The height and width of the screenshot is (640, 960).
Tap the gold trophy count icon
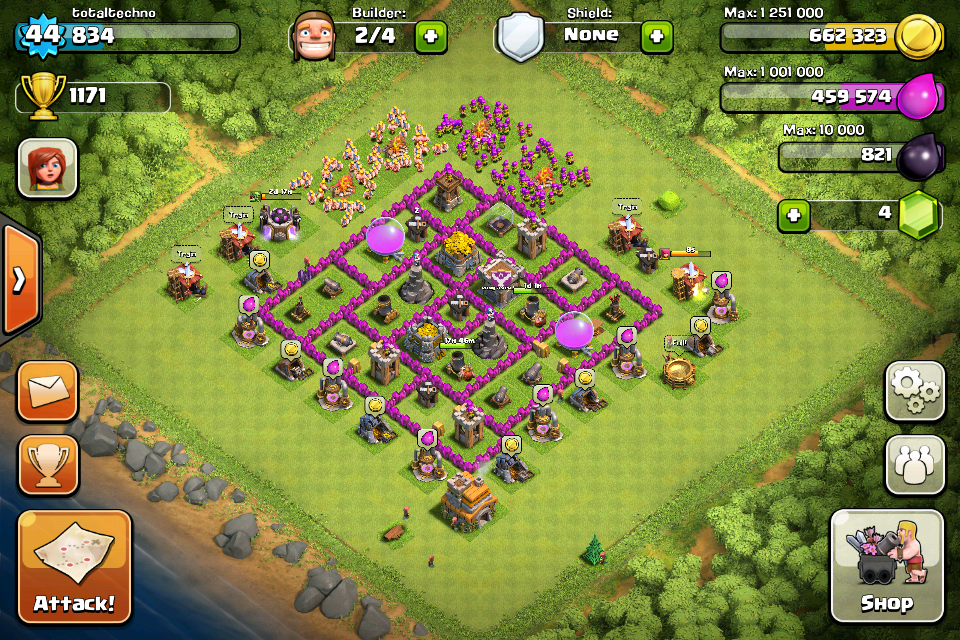pyautogui.click(x=42, y=98)
